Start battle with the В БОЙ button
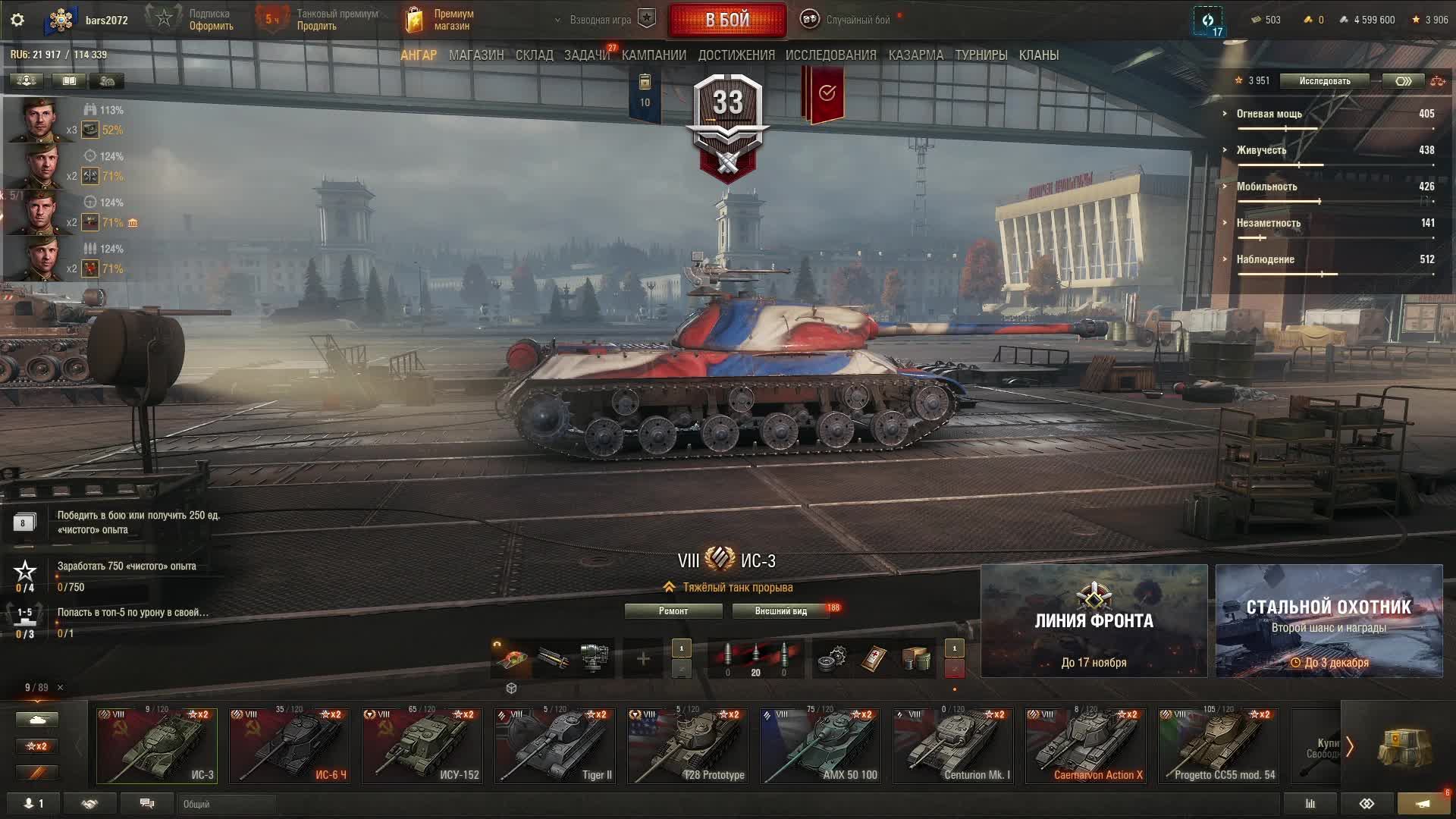This screenshot has height=819, width=1456. pyautogui.click(x=727, y=20)
